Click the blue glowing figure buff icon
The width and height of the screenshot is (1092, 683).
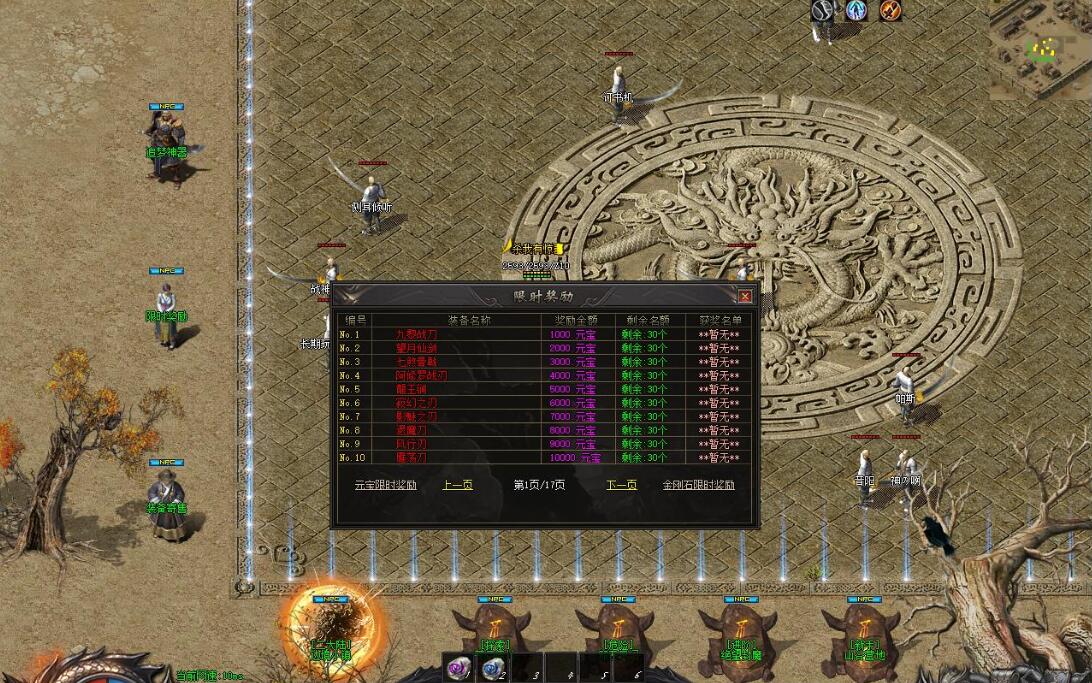coord(856,11)
